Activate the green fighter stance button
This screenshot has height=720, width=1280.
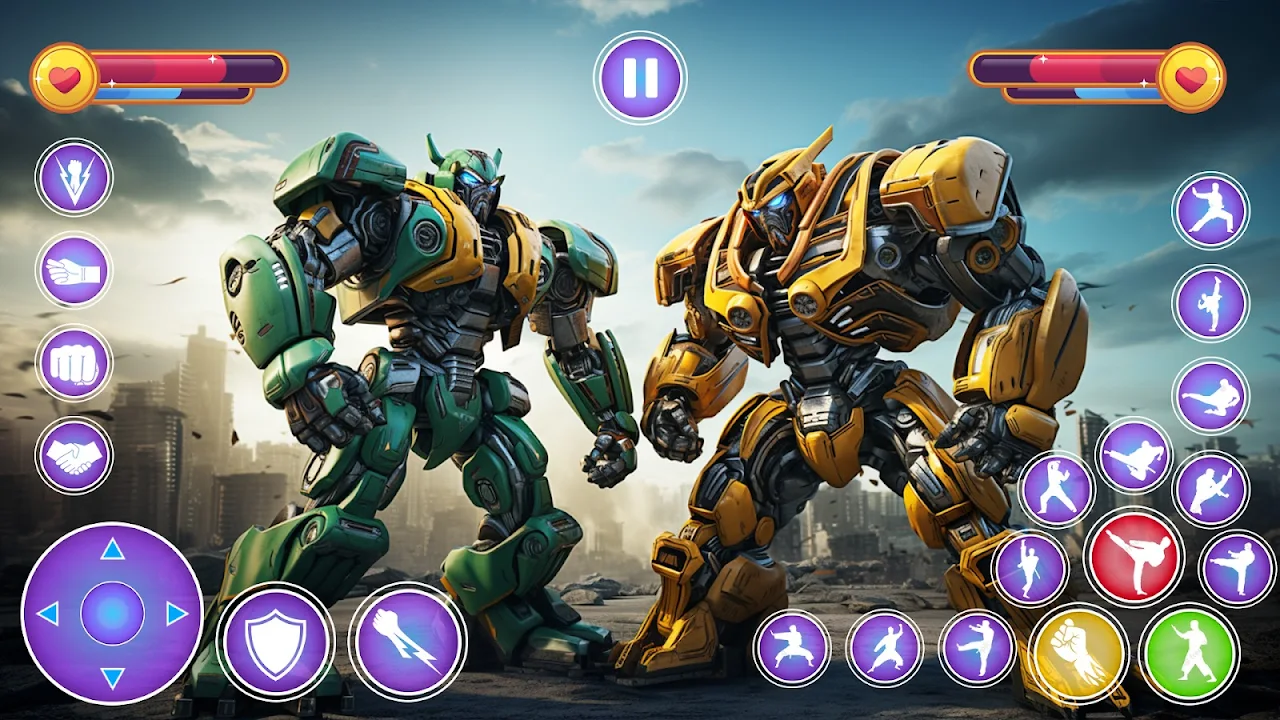(1190, 653)
